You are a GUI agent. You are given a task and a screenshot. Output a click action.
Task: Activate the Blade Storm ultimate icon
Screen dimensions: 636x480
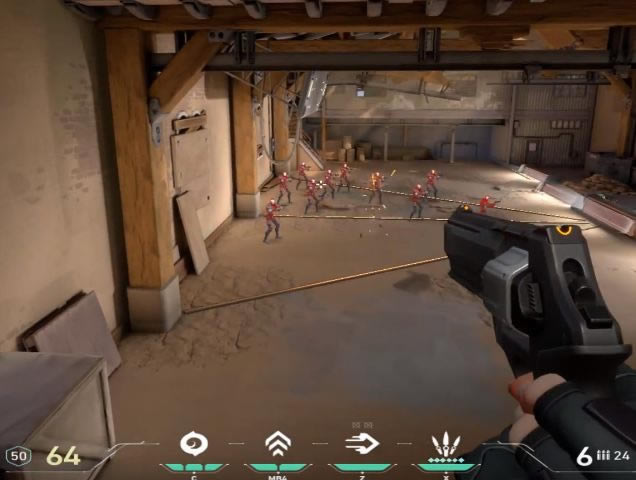click(445, 443)
